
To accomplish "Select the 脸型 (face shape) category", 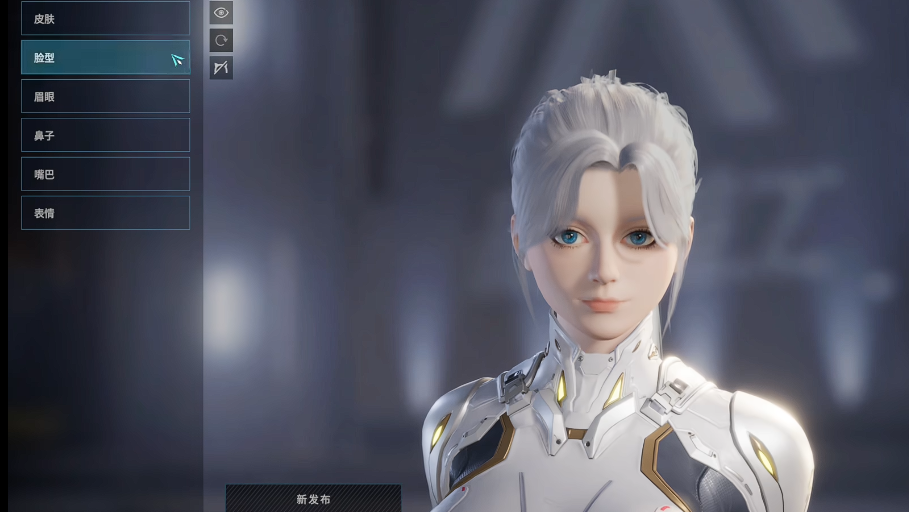I will click(x=105, y=57).
